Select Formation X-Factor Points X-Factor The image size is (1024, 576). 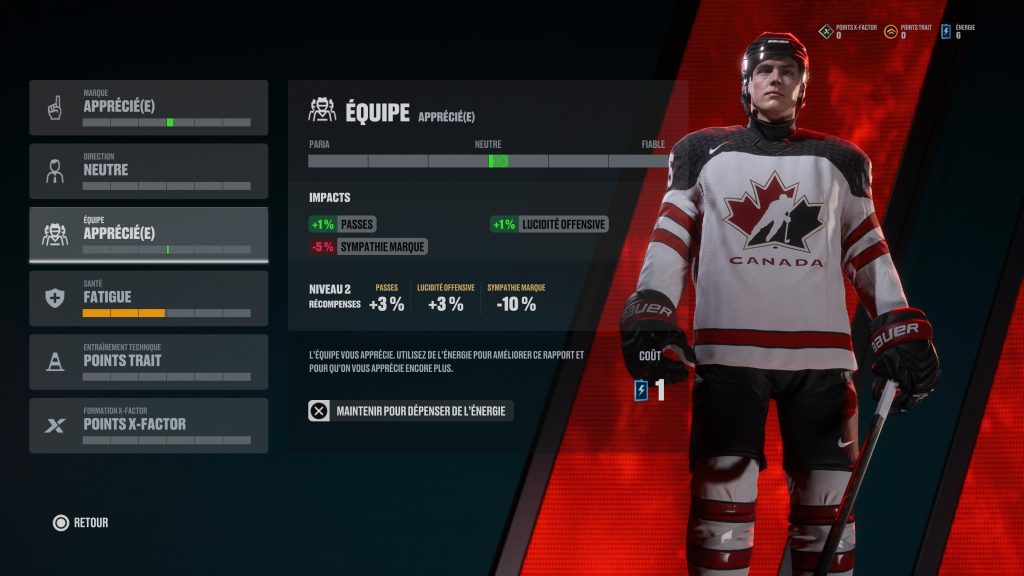click(x=148, y=425)
